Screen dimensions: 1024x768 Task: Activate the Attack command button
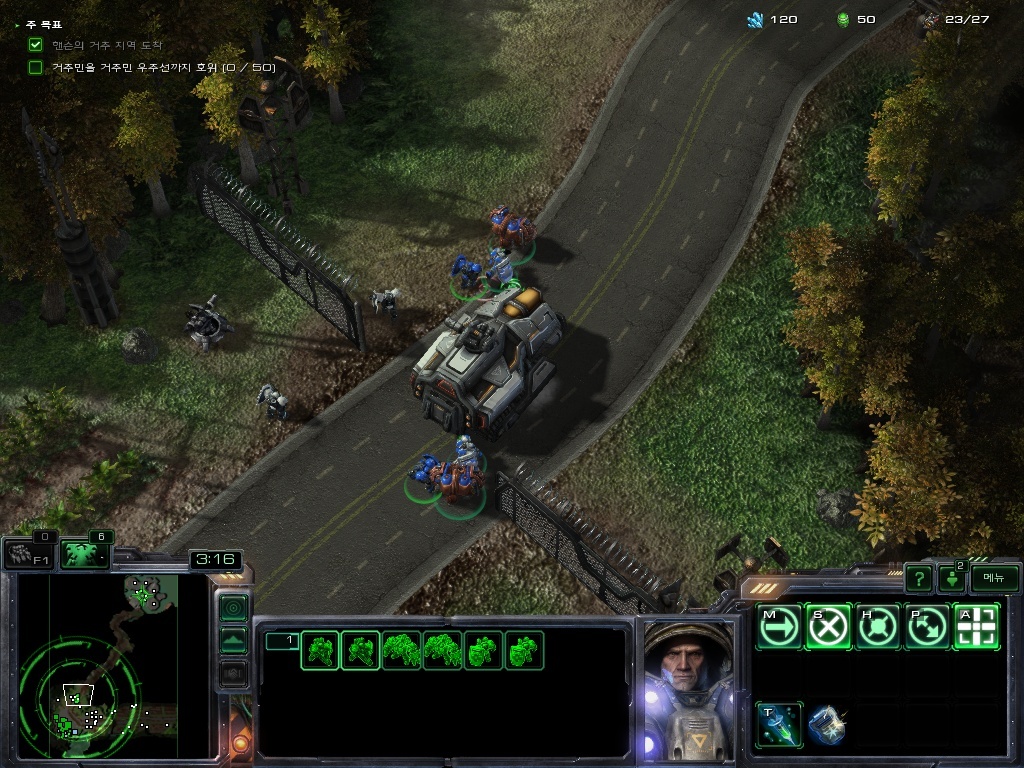[x=976, y=627]
